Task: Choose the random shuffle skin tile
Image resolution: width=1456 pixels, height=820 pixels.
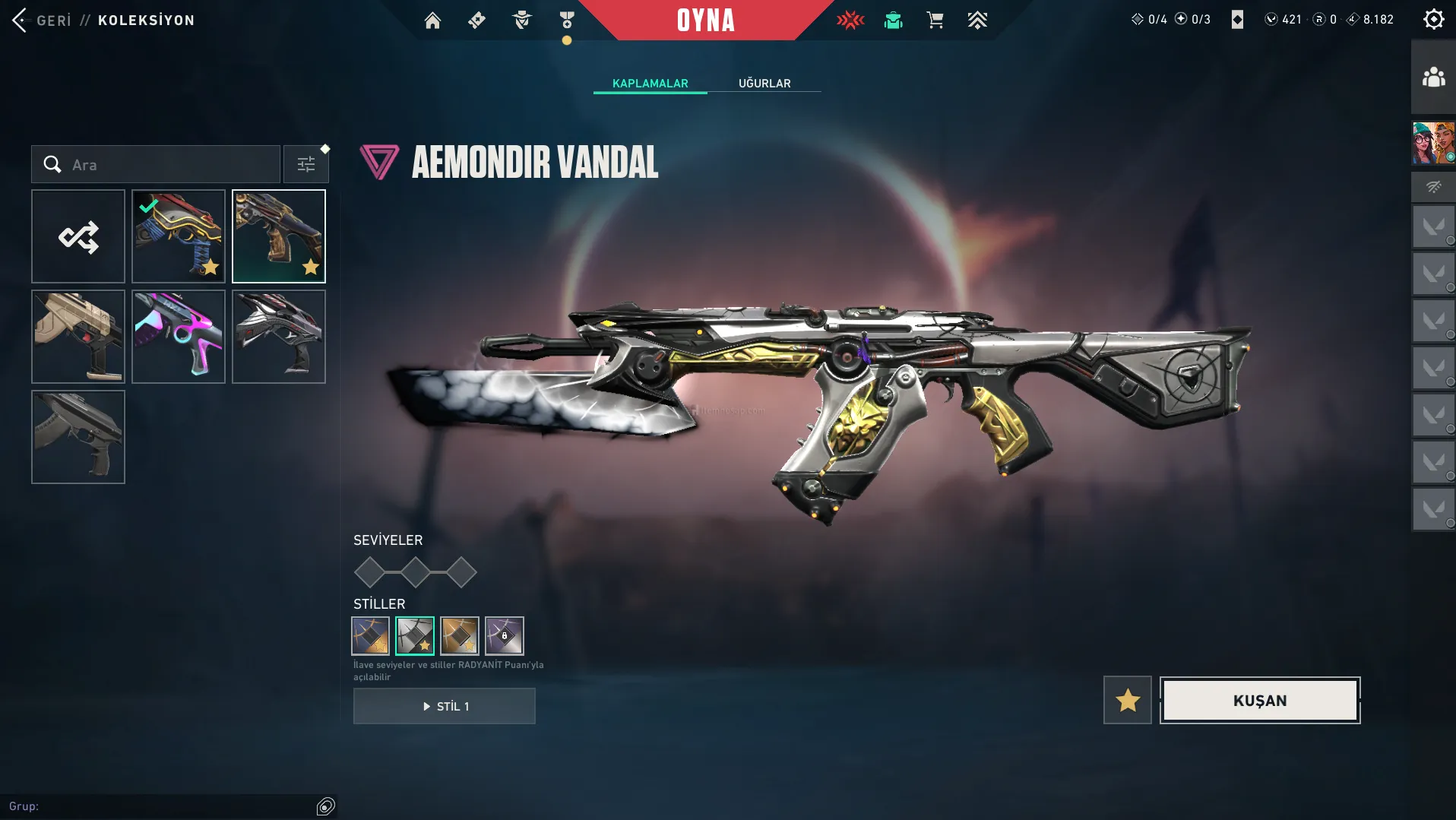Action: 78,236
